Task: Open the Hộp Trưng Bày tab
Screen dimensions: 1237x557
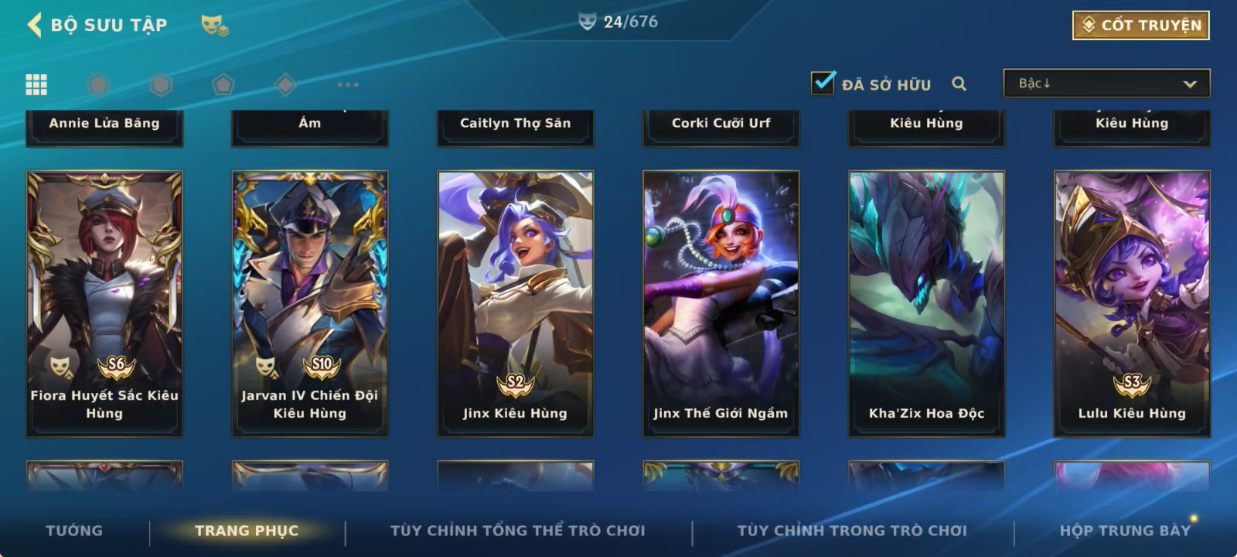Action: pyautogui.click(x=1125, y=531)
